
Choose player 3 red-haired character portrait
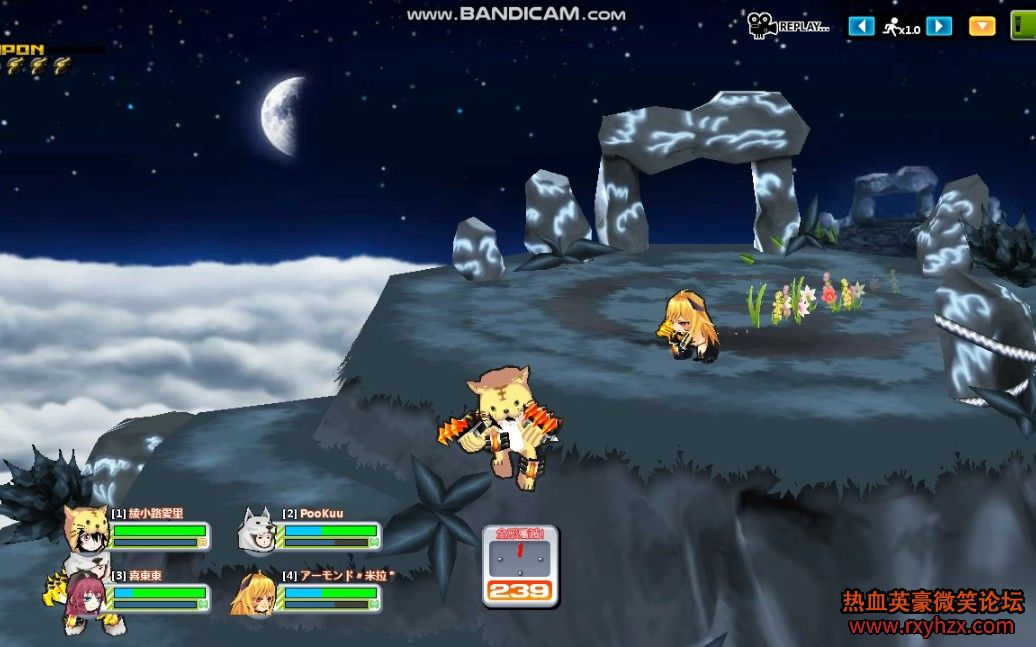point(85,595)
